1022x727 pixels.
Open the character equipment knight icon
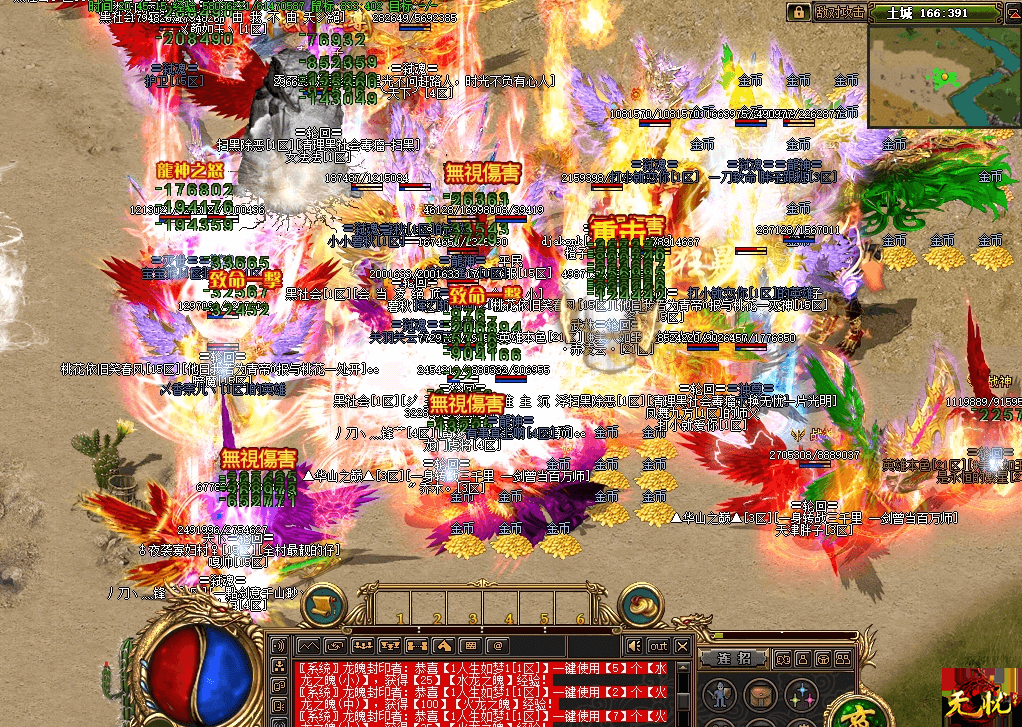click(717, 695)
